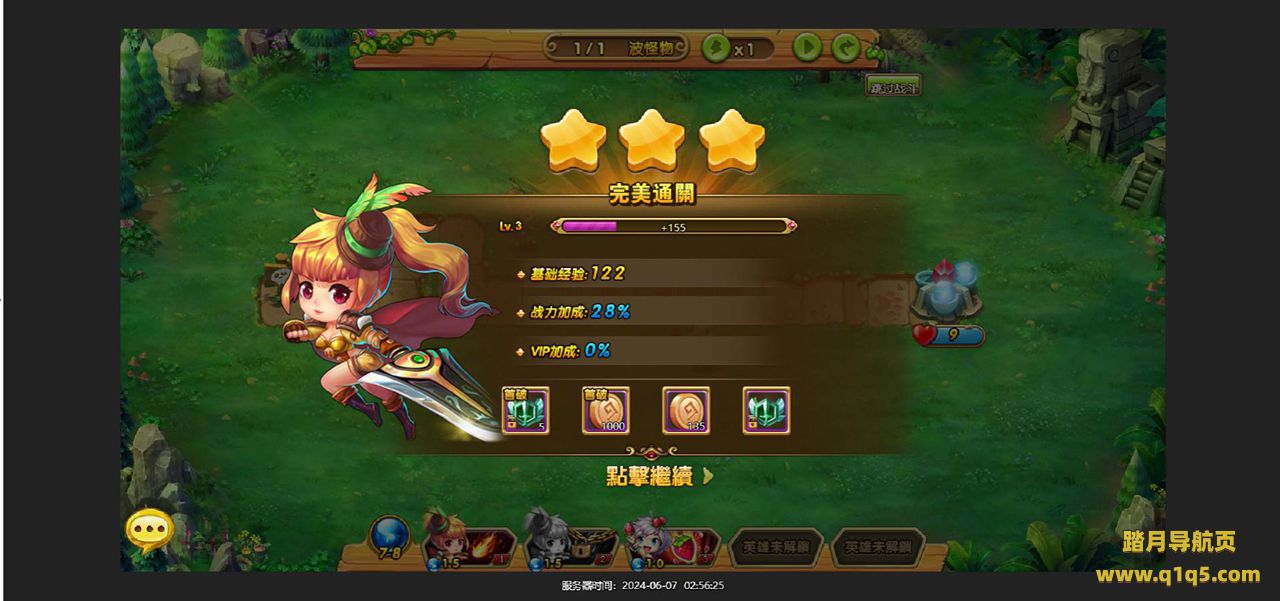The image size is (1280, 601).
Task: Choose the green chest reward marked 5
Action: click(x=526, y=411)
